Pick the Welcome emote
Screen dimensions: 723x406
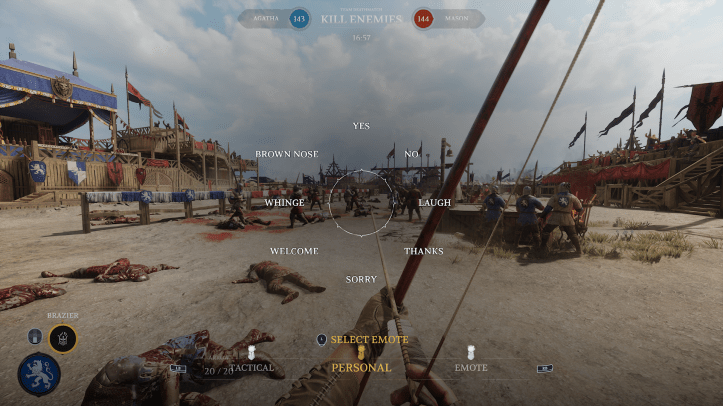pyautogui.click(x=293, y=251)
